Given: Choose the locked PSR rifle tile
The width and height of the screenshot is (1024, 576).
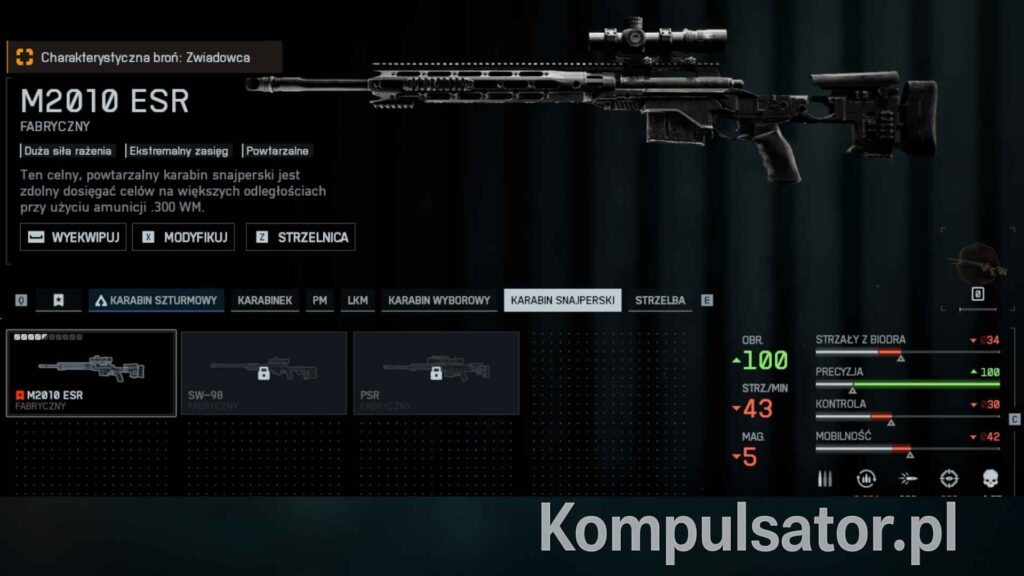Looking at the screenshot, I should pos(436,372).
